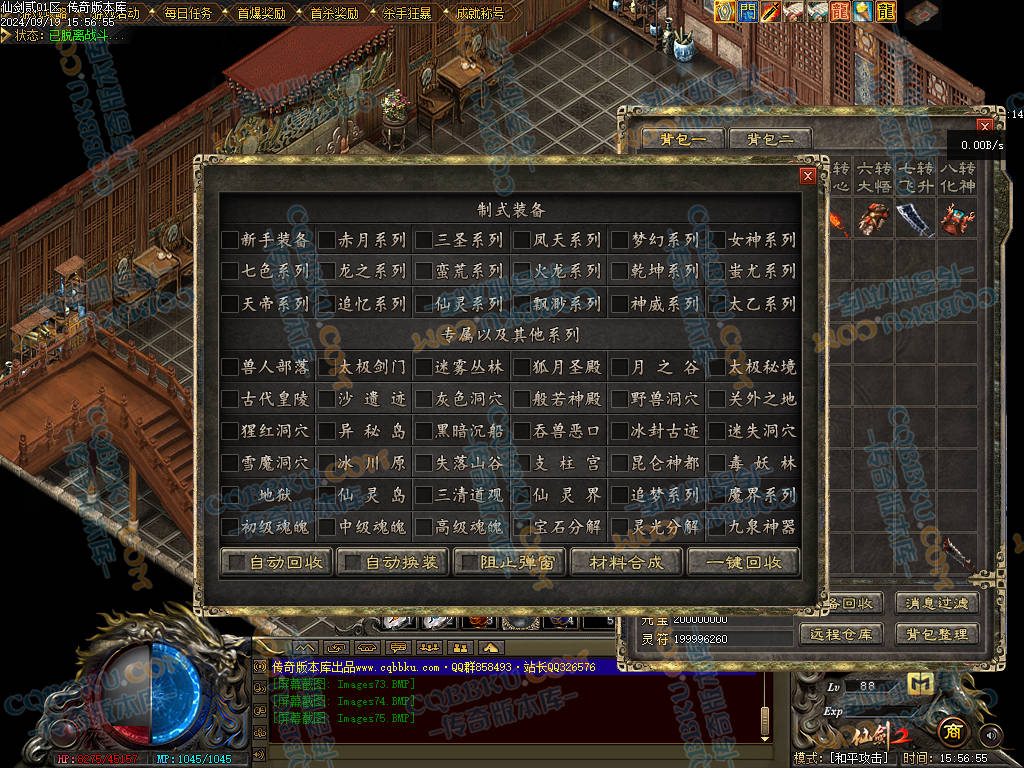Tick the 九泉神器 checkbox
Screen dimensions: 1024x768
pos(717,526)
